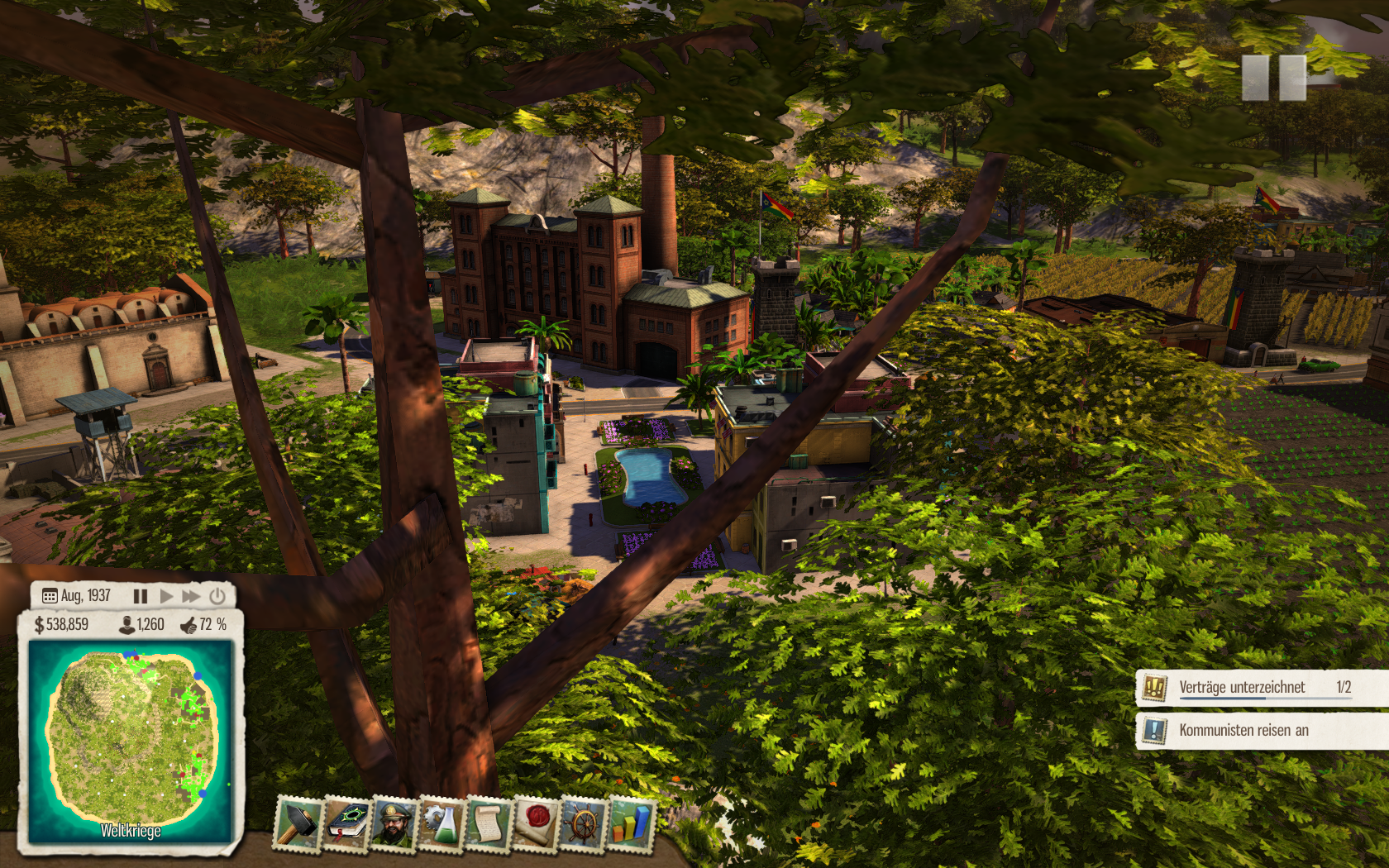This screenshot has height=868, width=1389.
Task: Open the edicts paper scroll stamp
Action: [489, 823]
